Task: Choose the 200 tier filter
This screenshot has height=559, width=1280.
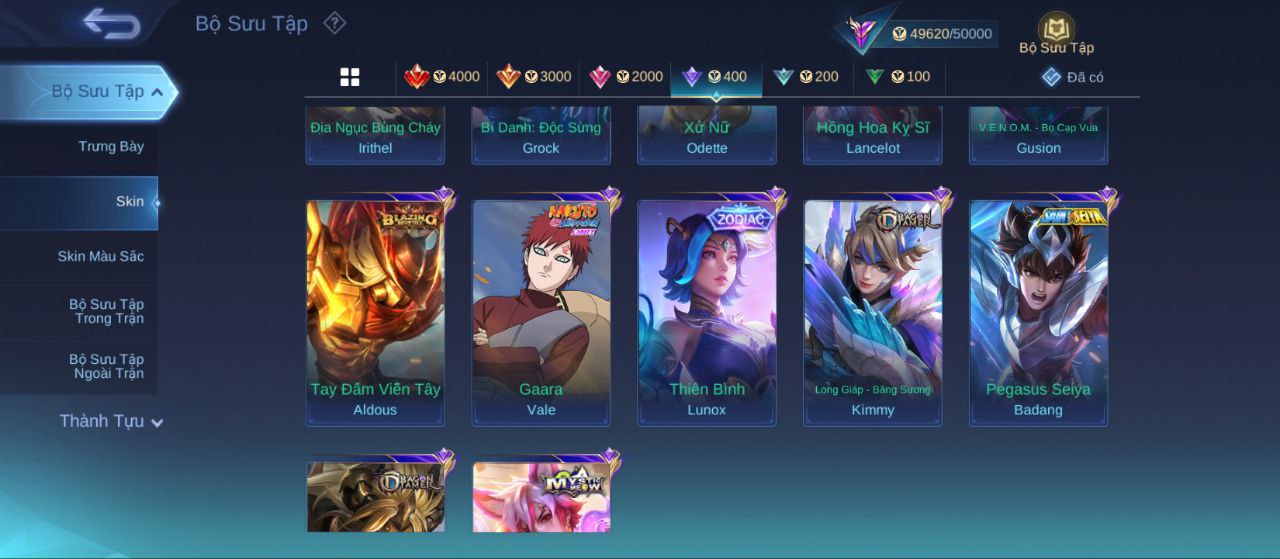Action: (x=806, y=77)
